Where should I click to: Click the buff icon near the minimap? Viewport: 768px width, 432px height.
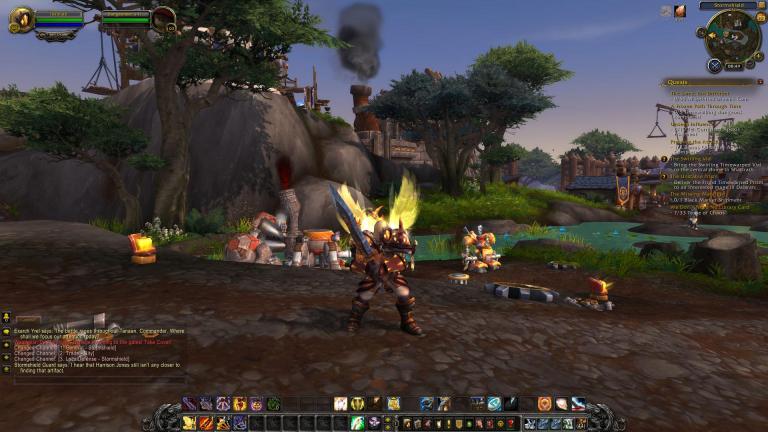(680, 11)
